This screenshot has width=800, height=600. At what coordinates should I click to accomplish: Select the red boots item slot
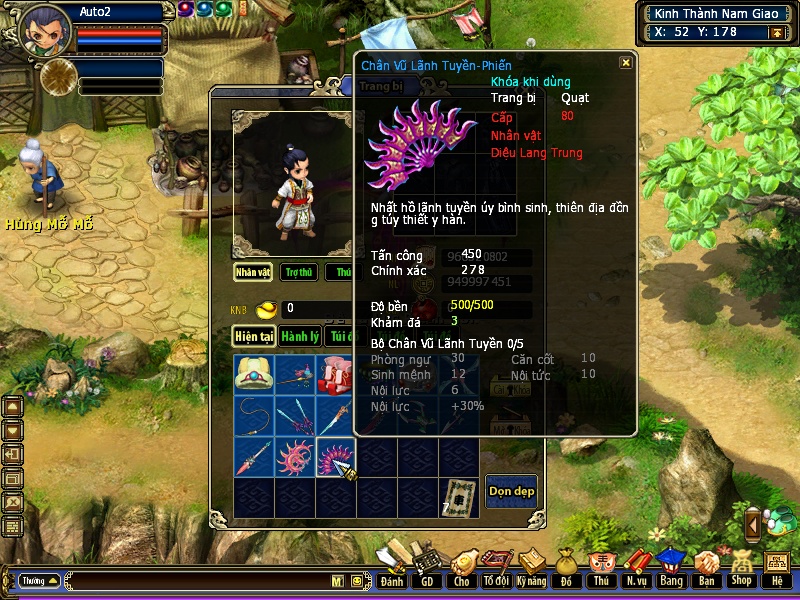pos(336,374)
